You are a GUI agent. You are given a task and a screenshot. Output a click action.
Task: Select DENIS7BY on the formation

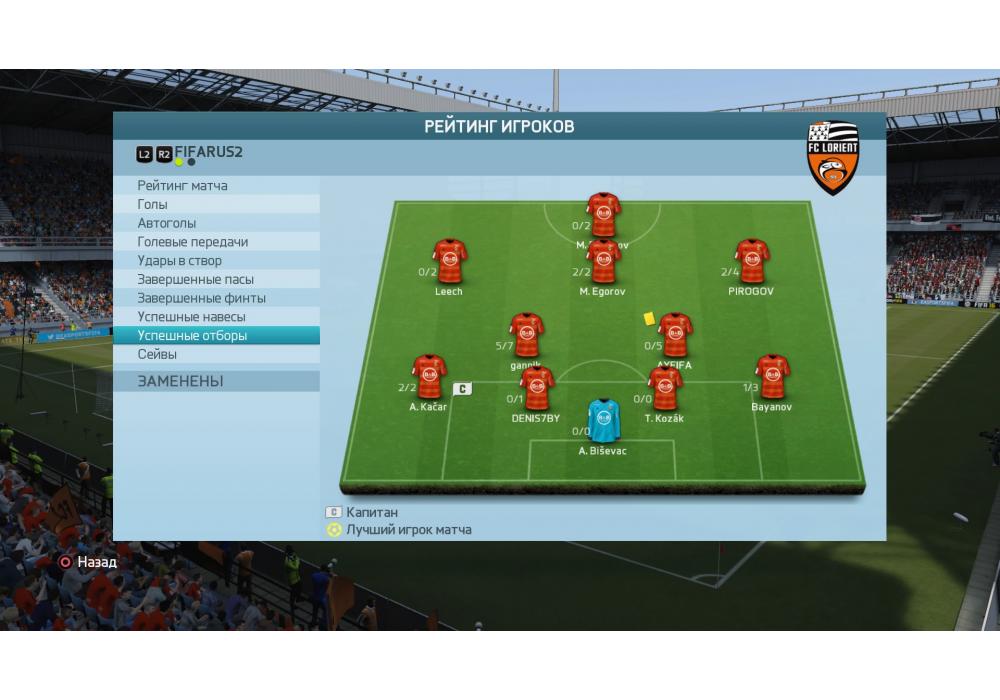click(x=536, y=389)
